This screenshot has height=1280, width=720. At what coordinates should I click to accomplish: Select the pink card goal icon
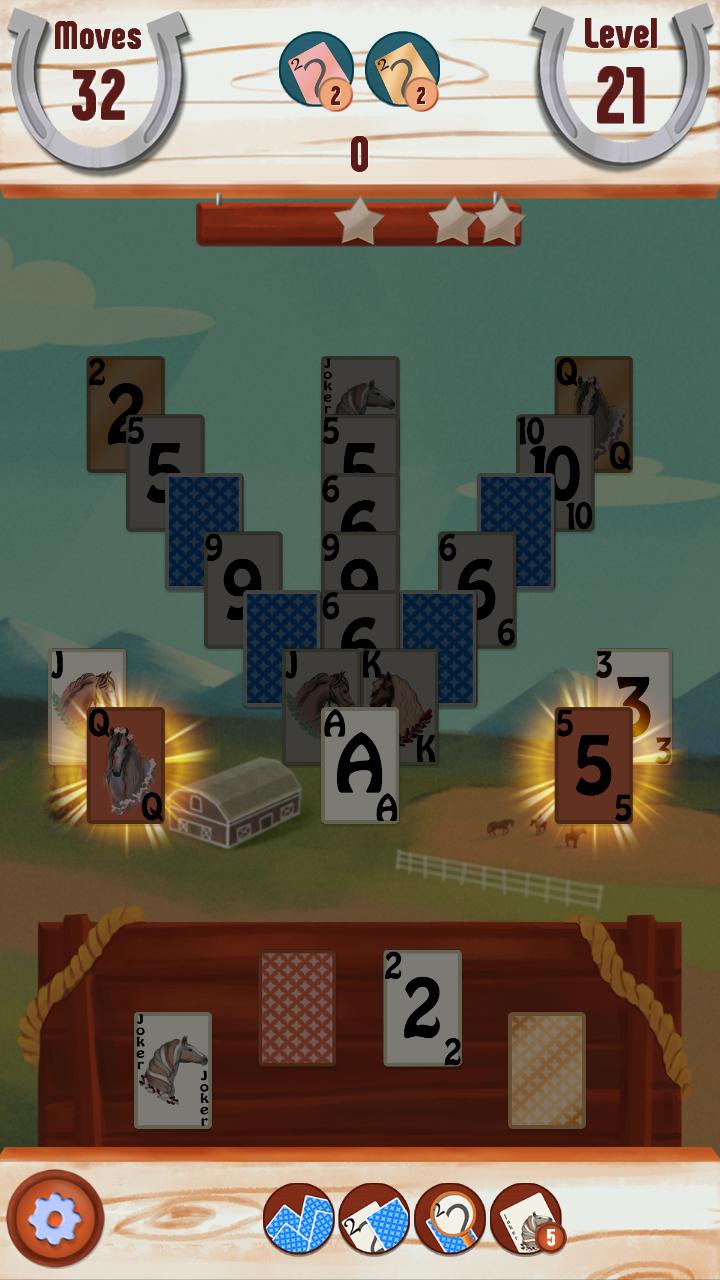tap(315, 69)
